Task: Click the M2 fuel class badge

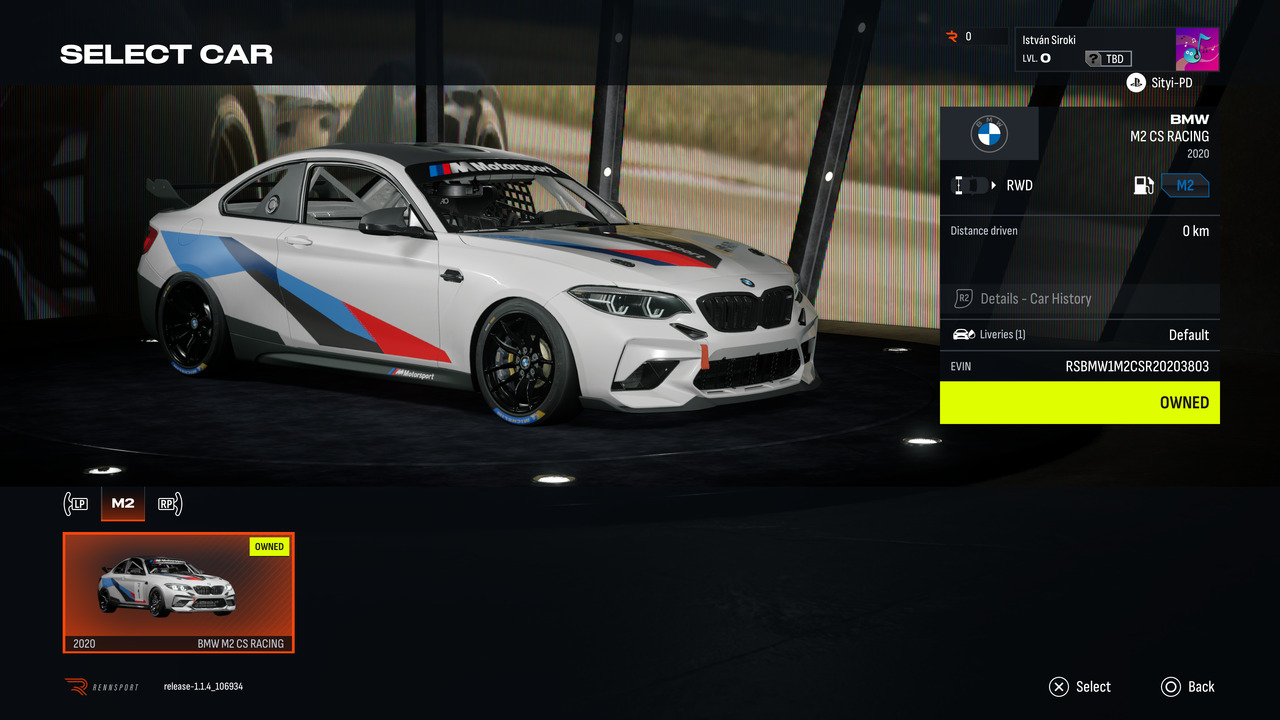Action: (x=1185, y=185)
